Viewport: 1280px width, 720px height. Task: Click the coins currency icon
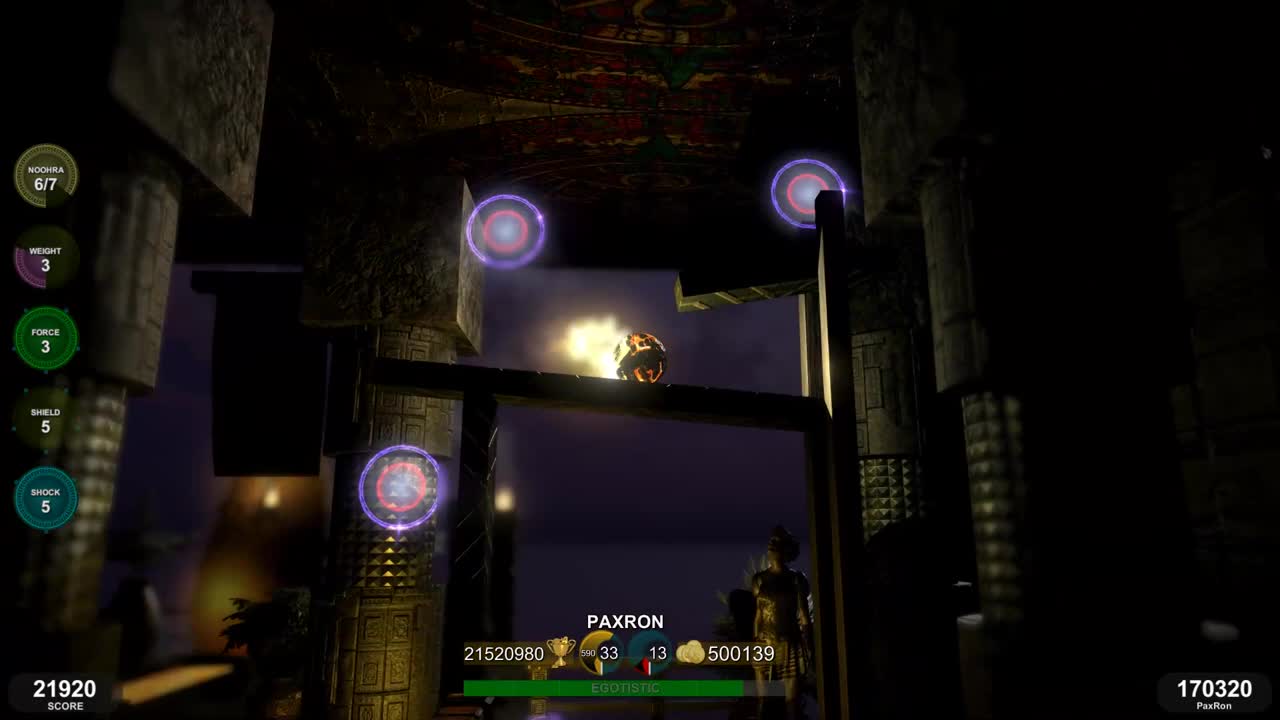(x=688, y=651)
